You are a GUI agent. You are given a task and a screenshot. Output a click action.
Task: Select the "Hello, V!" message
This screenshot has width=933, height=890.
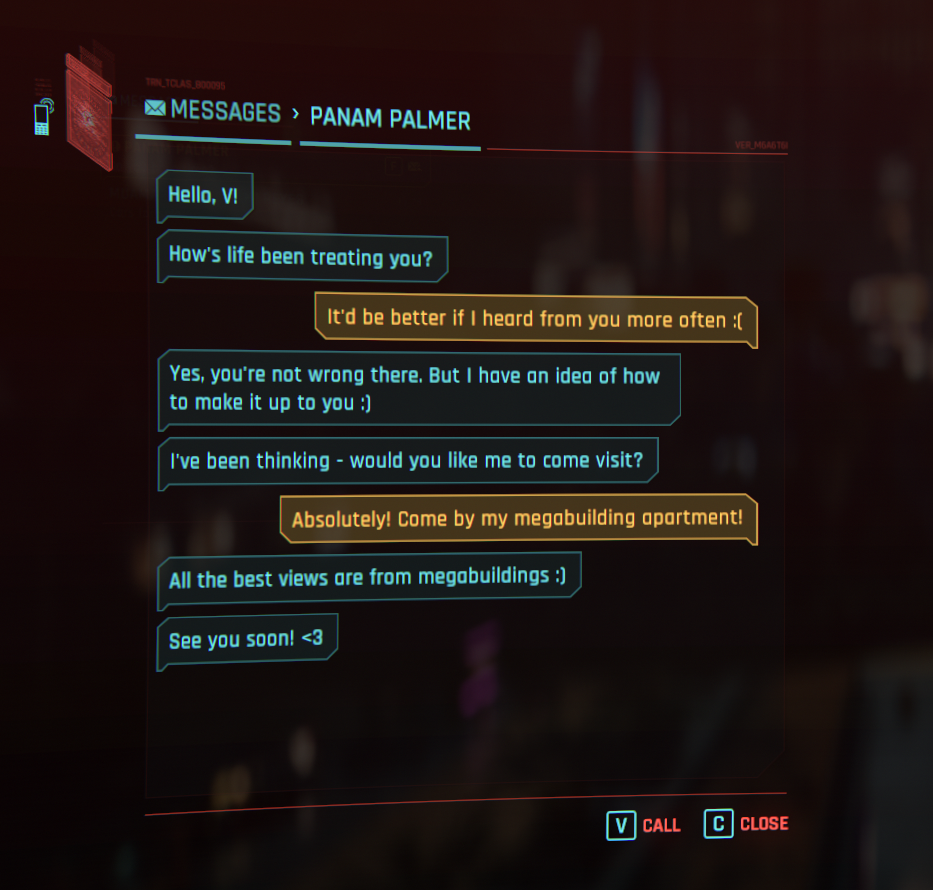click(x=204, y=195)
